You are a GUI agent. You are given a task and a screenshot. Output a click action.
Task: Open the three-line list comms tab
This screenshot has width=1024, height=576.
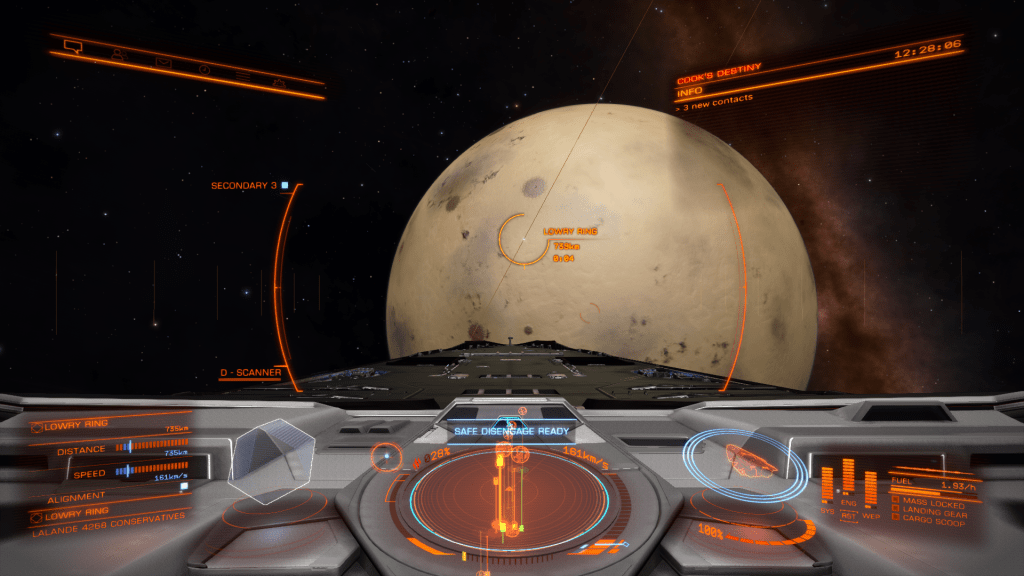click(243, 76)
